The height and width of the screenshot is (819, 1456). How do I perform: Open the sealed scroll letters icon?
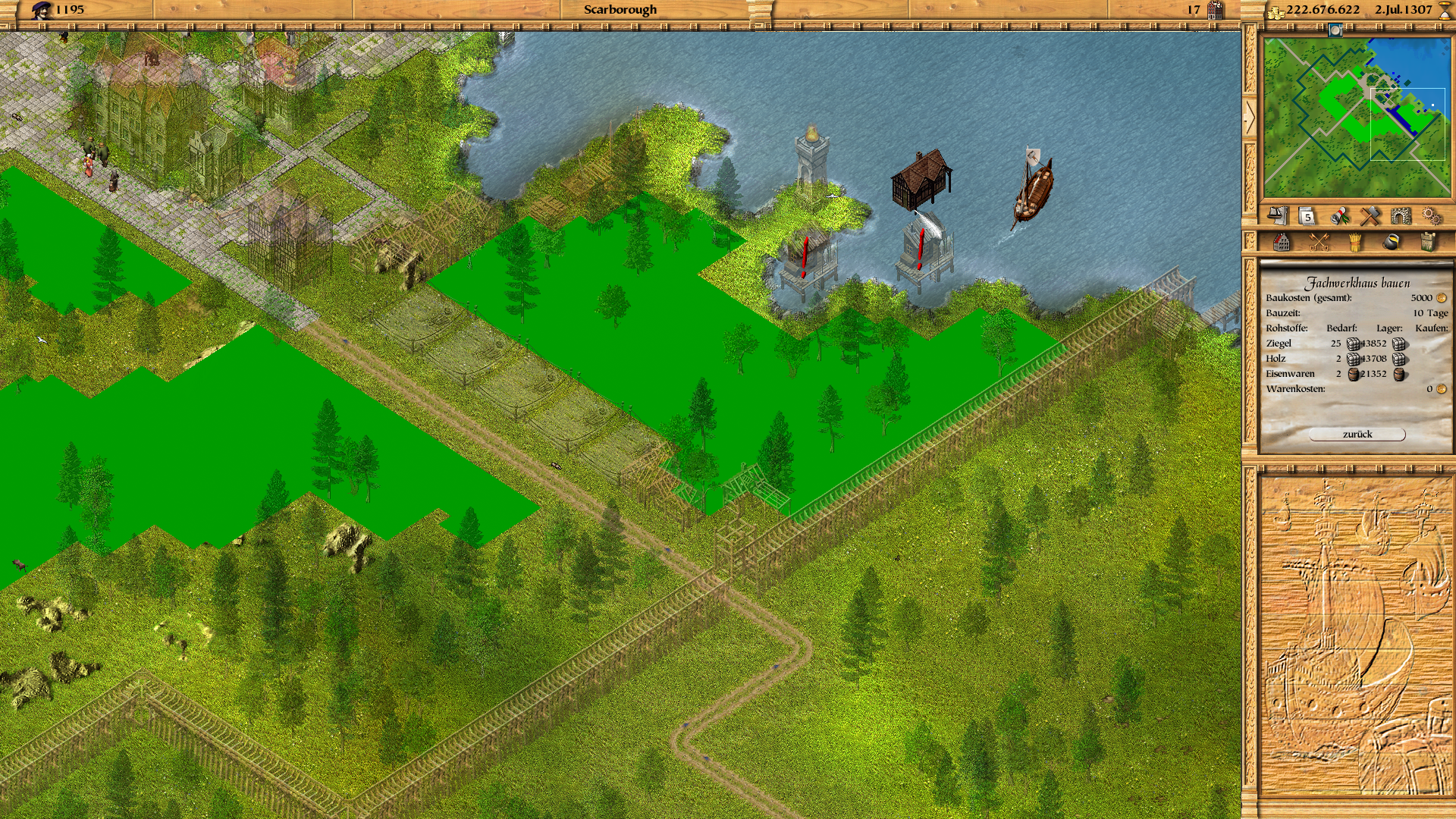pos(1339,217)
